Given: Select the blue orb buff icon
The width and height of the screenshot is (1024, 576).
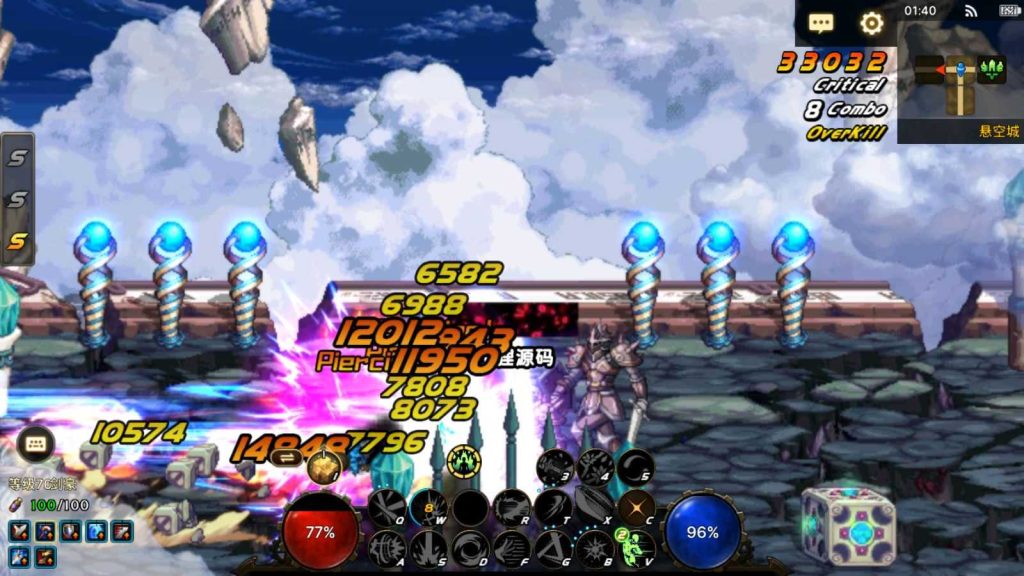Looking at the screenshot, I should tap(97, 532).
